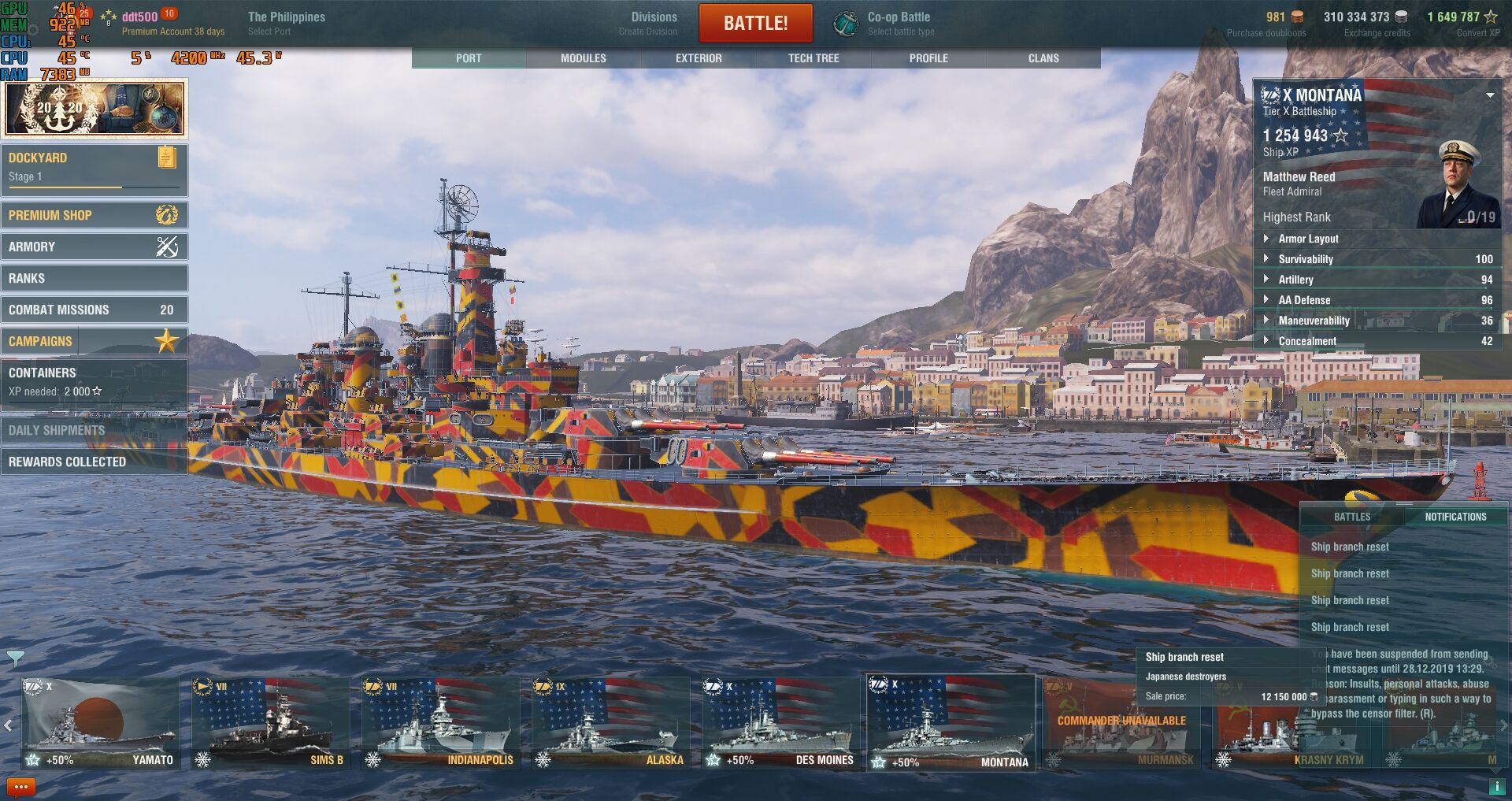The width and height of the screenshot is (1512, 801).
Task: Open the Exterior tab
Action: pos(699,58)
